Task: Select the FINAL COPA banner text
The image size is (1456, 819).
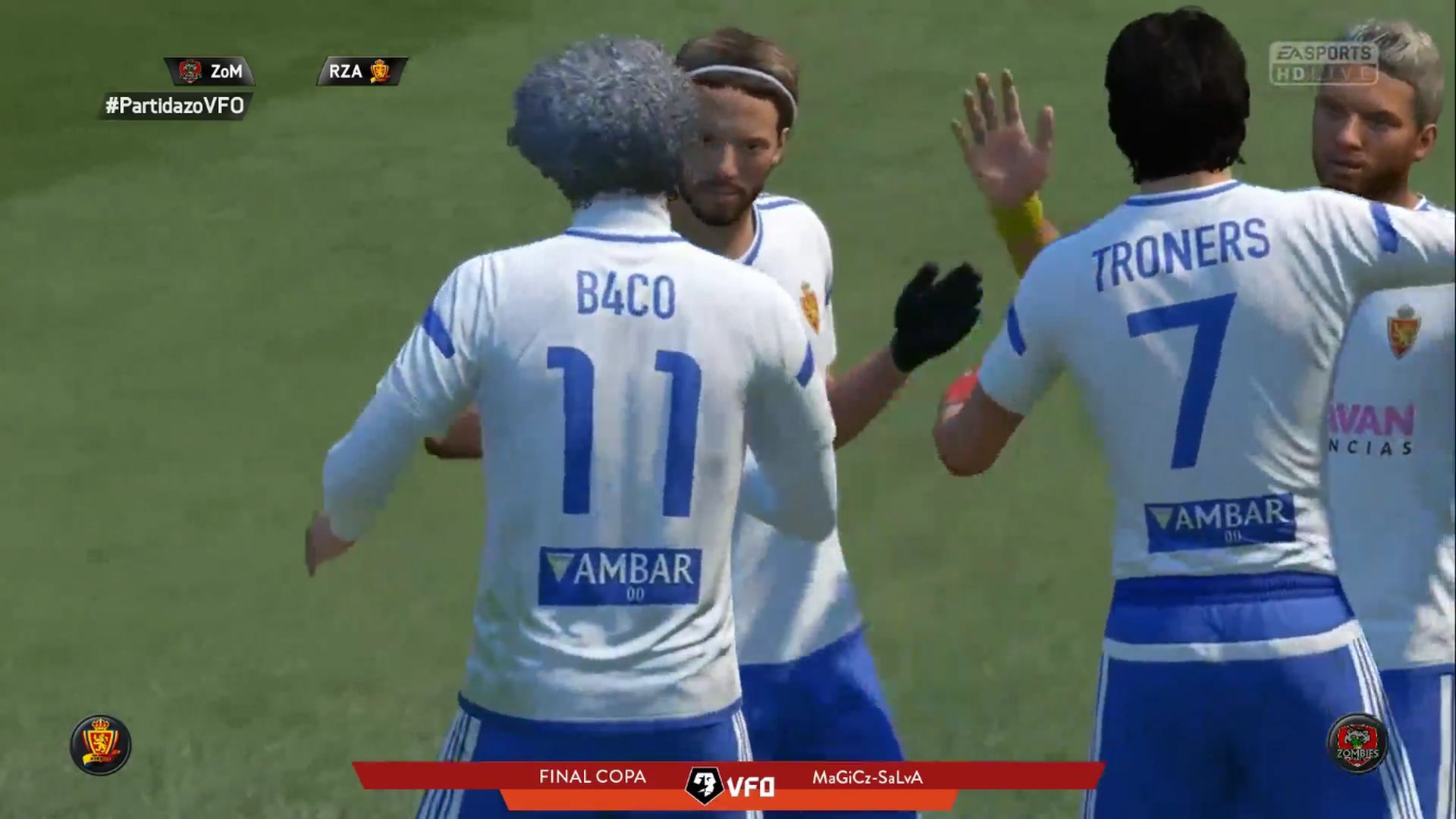Action: coord(591,777)
